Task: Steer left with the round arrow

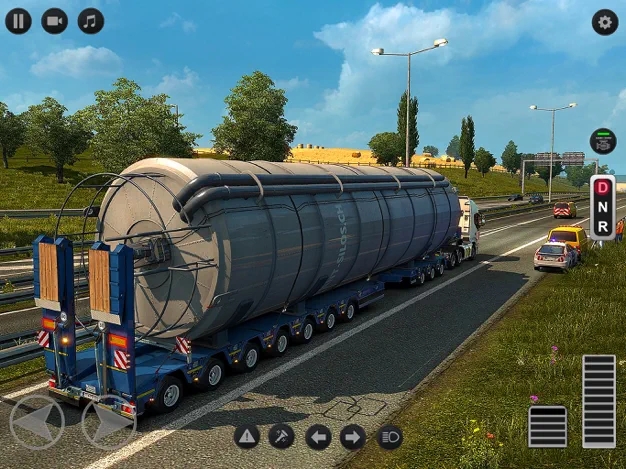Action: click(37, 422)
